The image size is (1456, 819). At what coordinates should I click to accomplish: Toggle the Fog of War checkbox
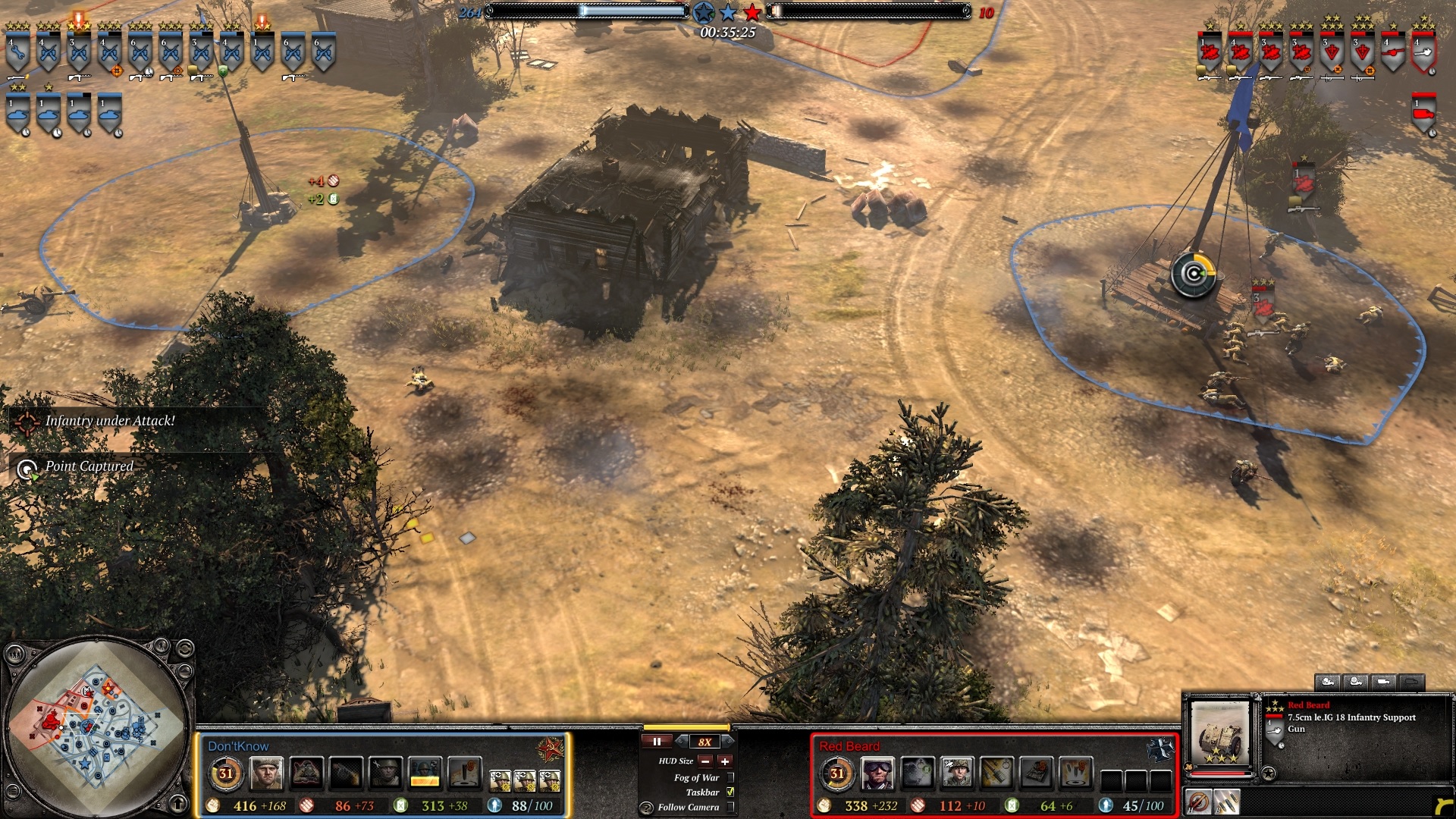coord(730,777)
